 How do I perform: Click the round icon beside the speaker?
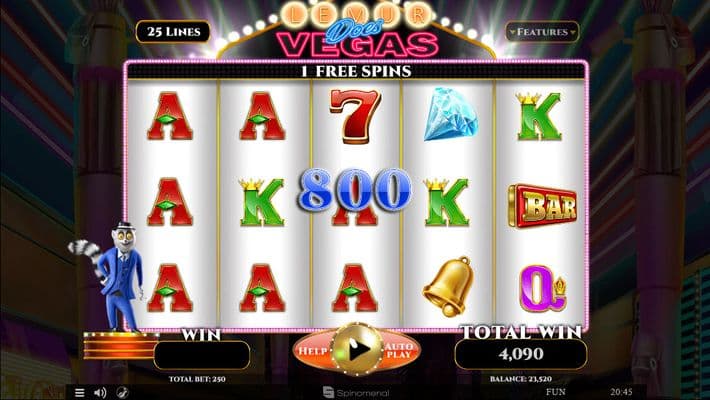pyautogui.click(x=122, y=391)
